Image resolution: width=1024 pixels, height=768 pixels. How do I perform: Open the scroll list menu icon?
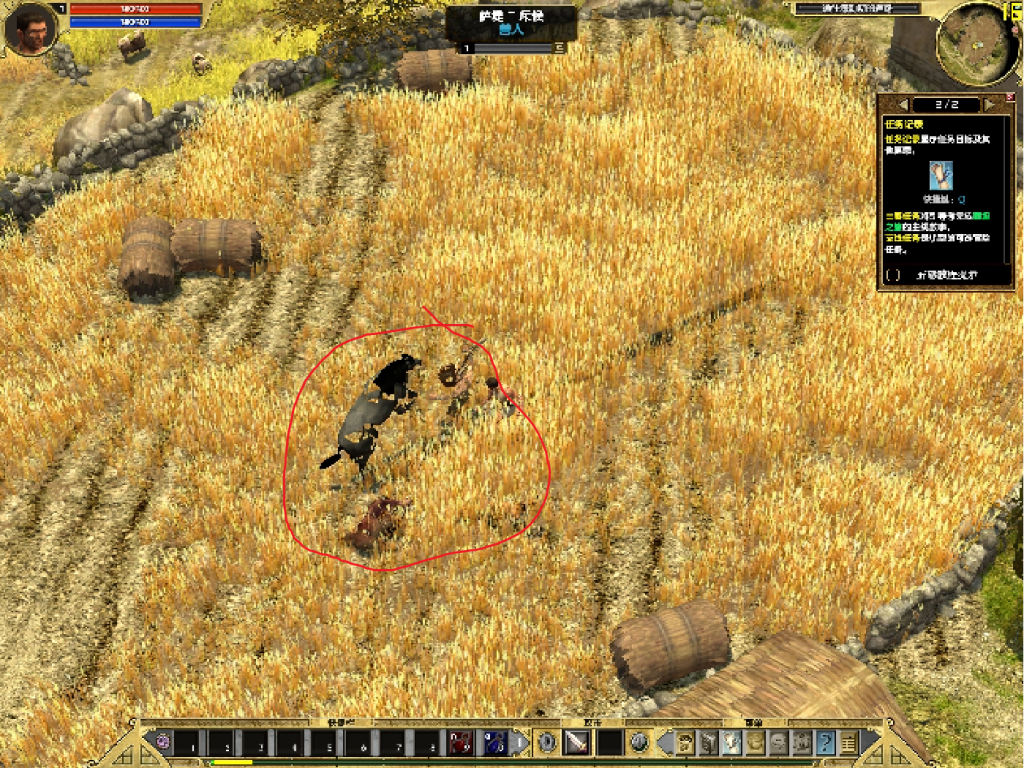pyautogui.click(x=849, y=743)
